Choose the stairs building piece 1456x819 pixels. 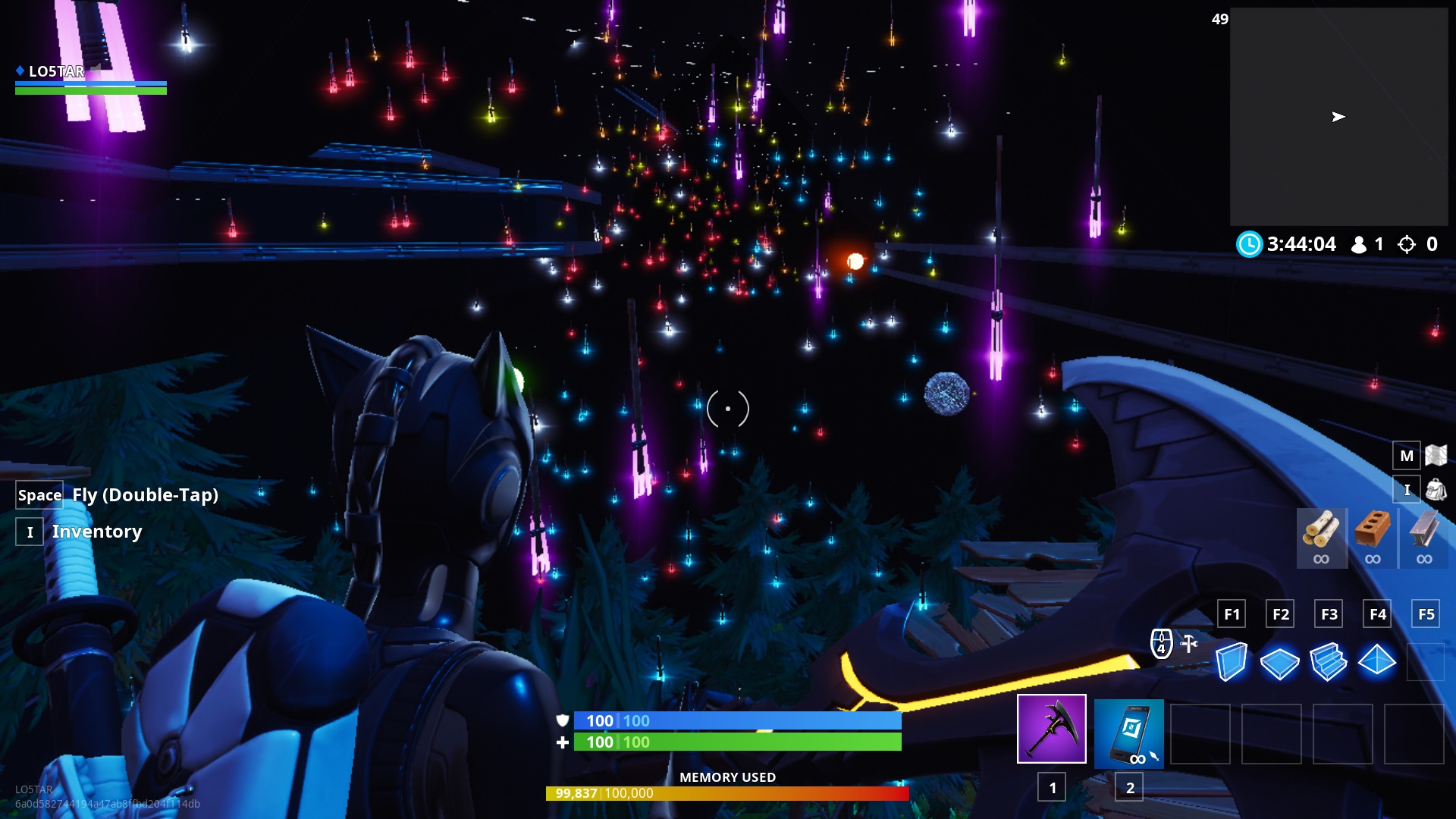[1328, 661]
